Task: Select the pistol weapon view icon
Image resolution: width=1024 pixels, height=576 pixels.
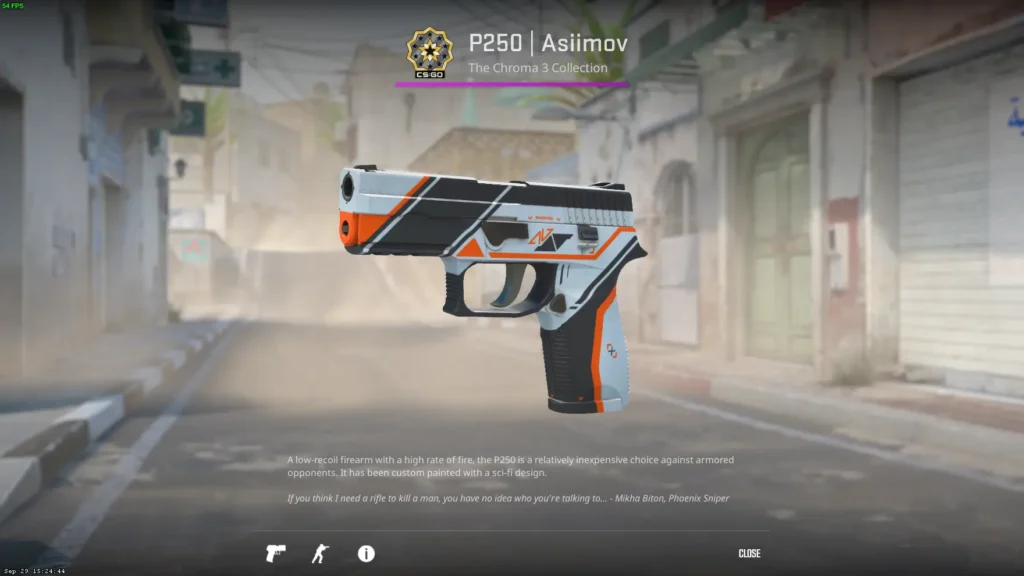Action: (x=275, y=553)
